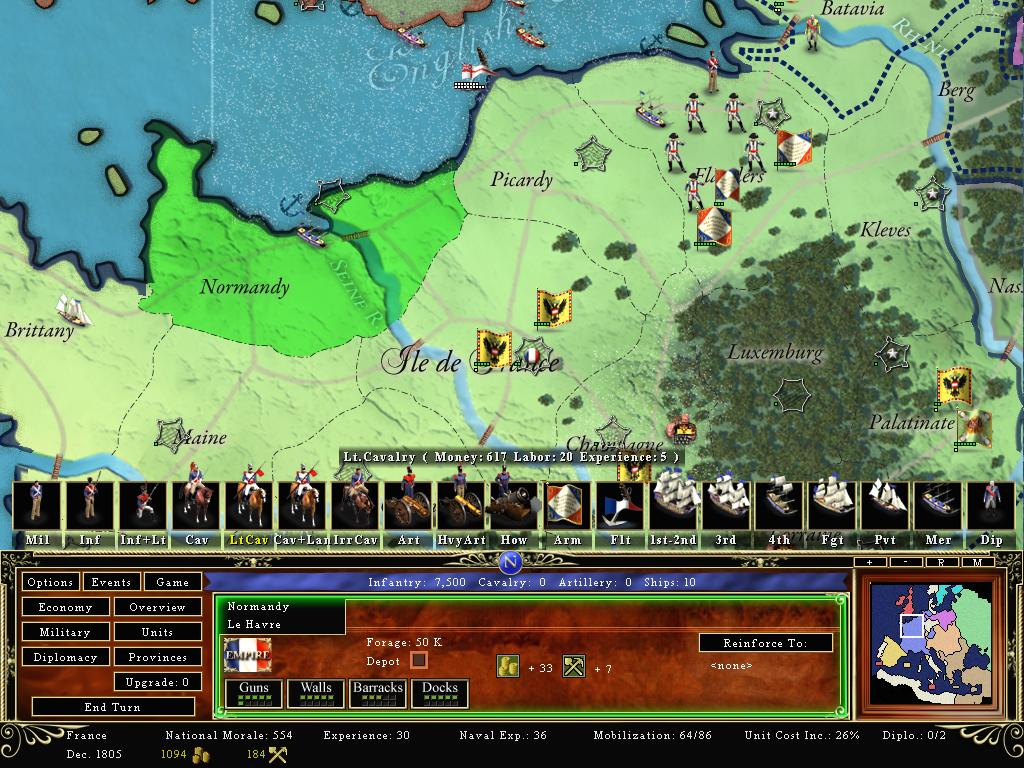The width and height of the screenshot is (1024, 768).
Task: Recruit the LtCav light cavalry unit
Action: (x=249, y=512)
